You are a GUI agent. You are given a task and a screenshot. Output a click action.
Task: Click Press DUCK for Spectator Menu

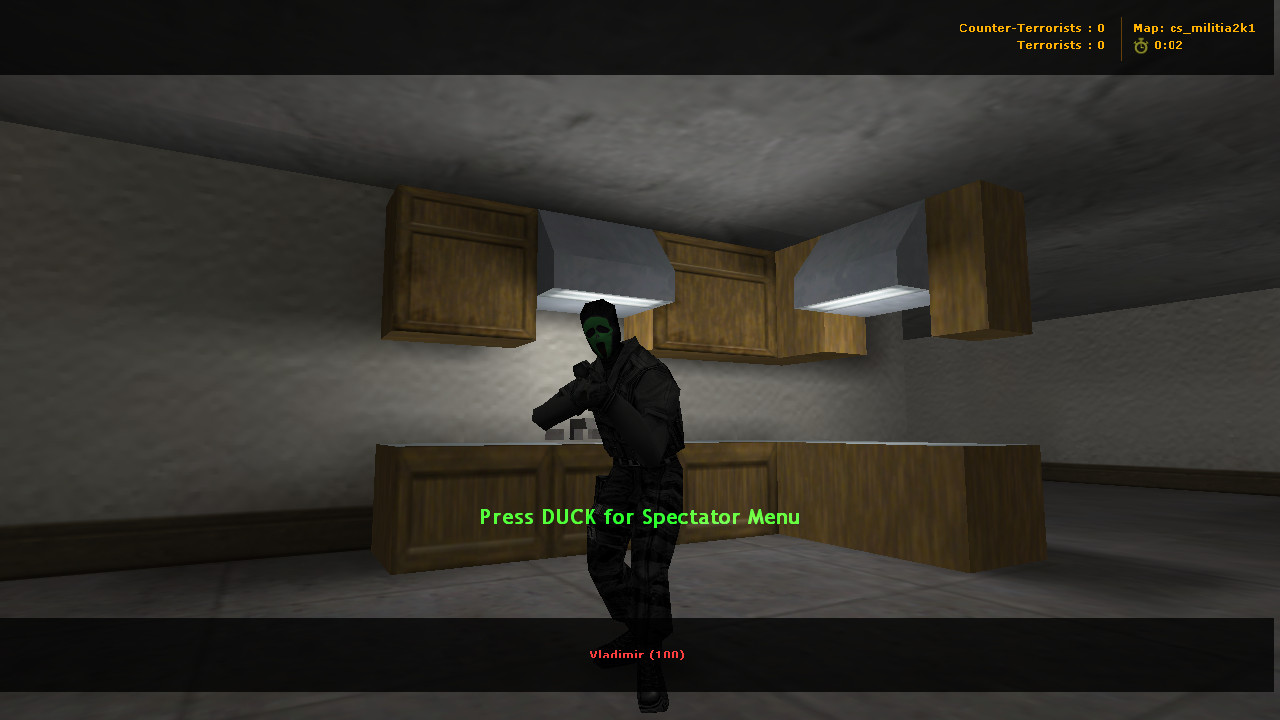coord(638,517)
